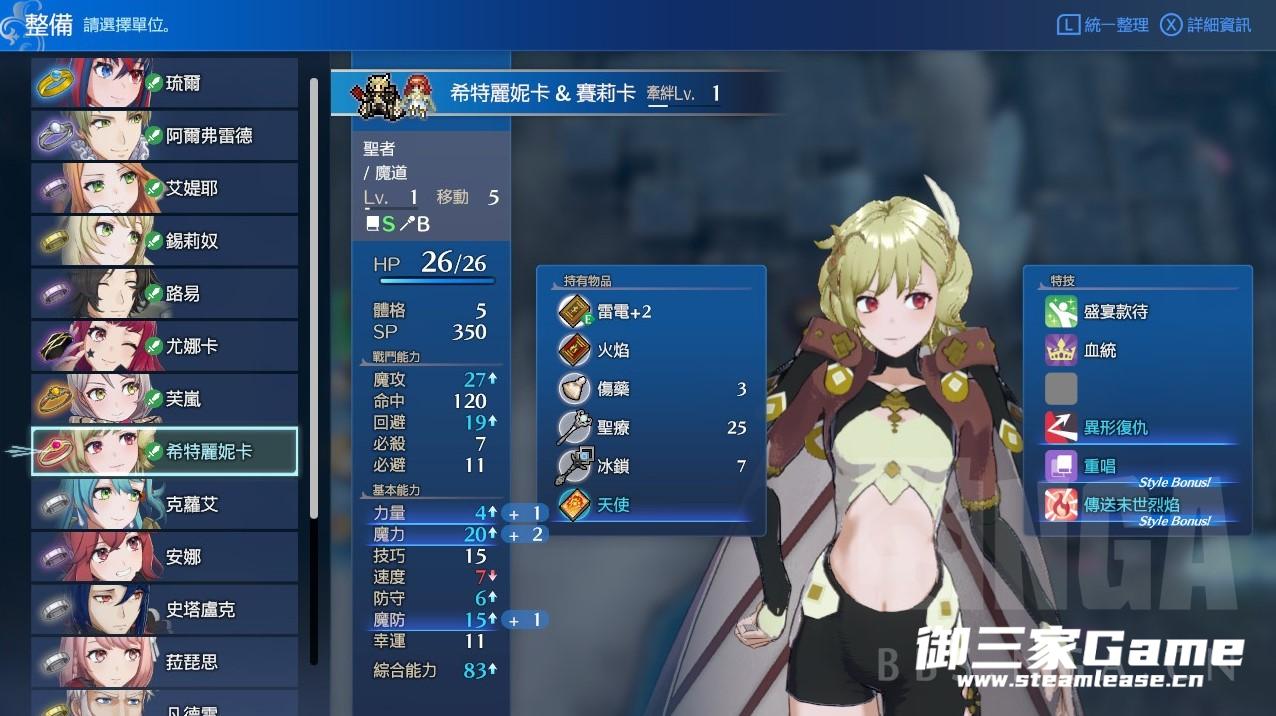Pick 錫莉奴 from the unit list
Viewport: 1276px width, 716px height.
tap(165, 241)
